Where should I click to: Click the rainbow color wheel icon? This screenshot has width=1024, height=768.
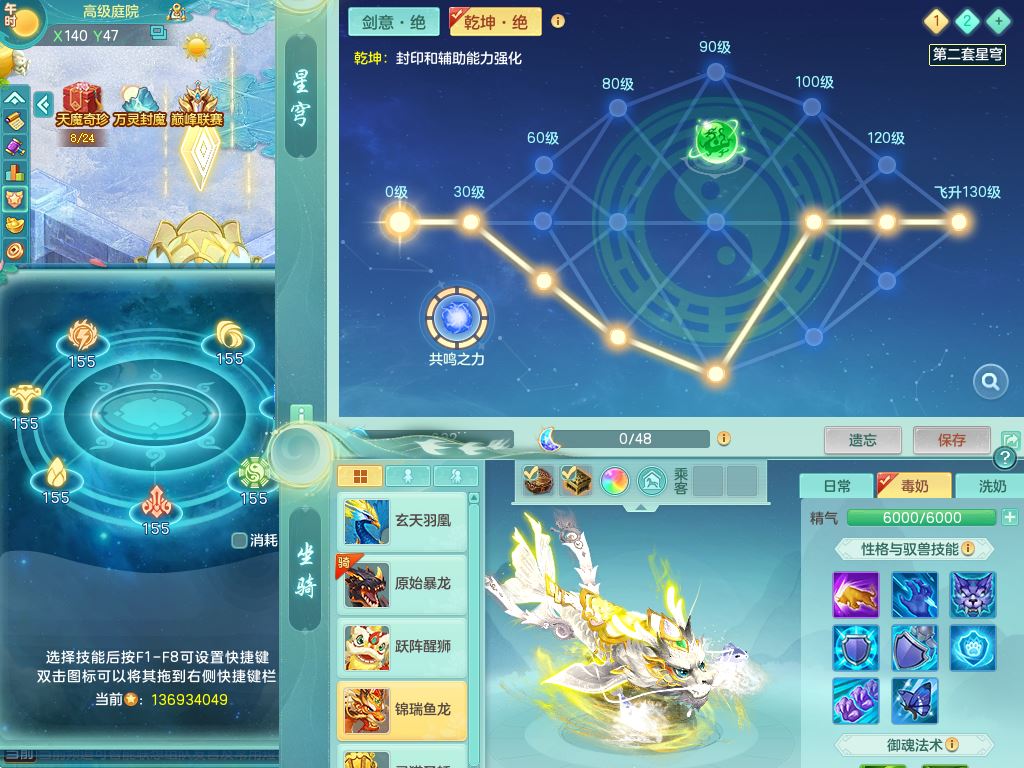[x=613, y=482]
